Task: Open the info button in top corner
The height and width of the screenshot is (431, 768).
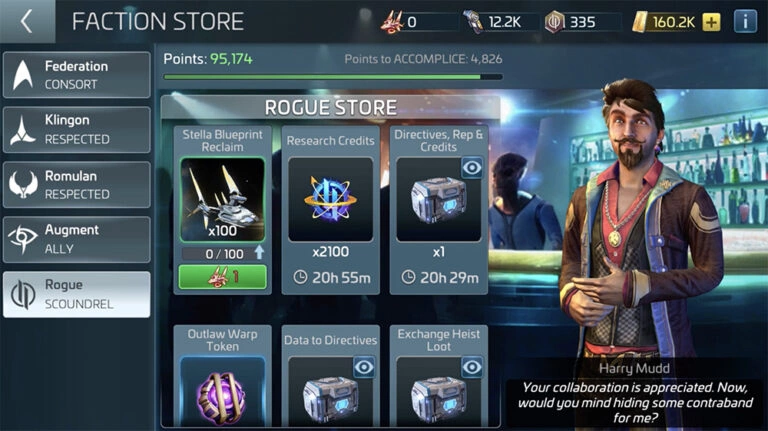Action: (745, 21)
